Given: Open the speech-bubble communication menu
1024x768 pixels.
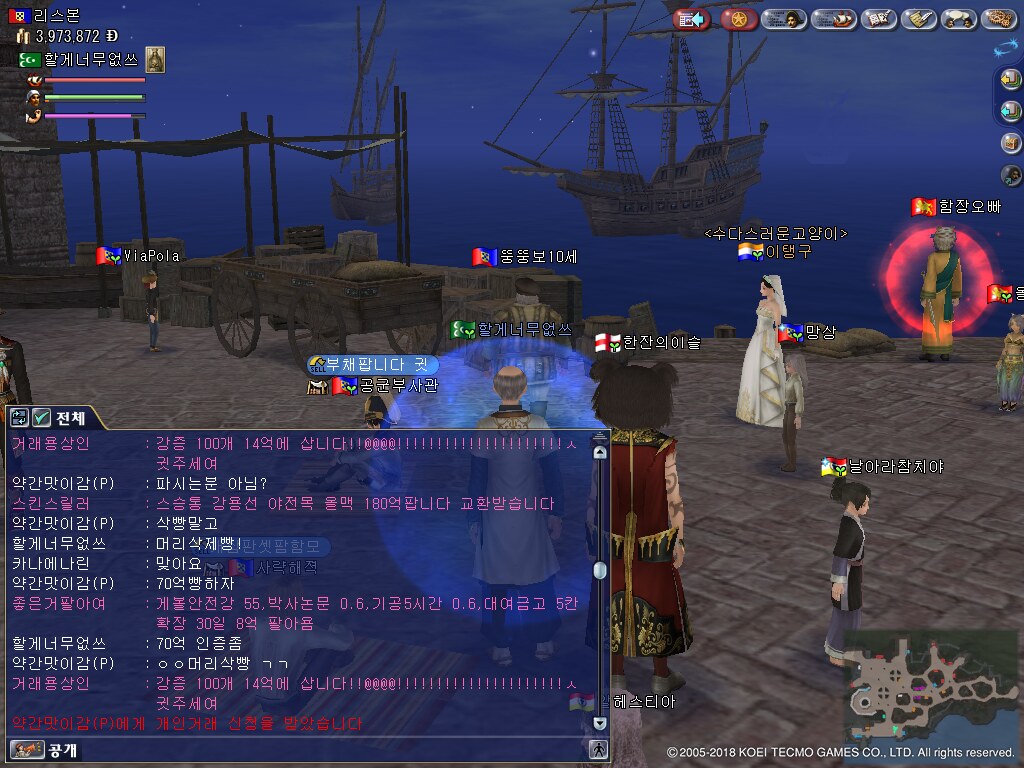Looking at the screenshot, I should point(958,19).
